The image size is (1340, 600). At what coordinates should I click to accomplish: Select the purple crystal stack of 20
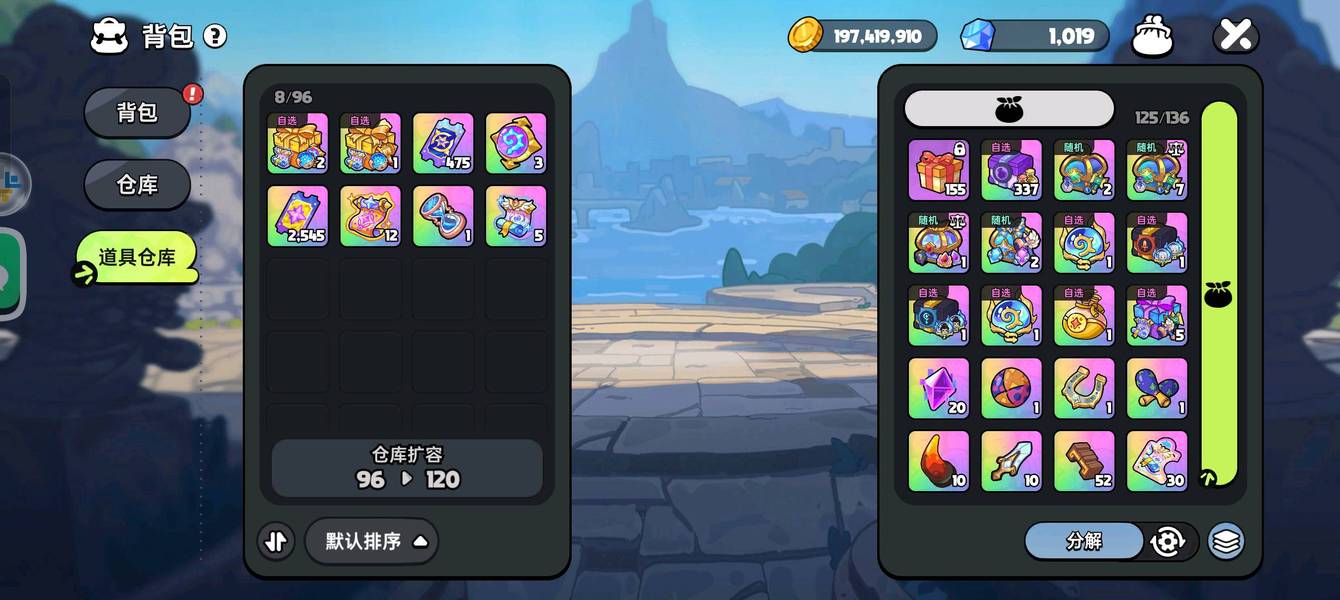pyautogui.click(x=938, y=388)
